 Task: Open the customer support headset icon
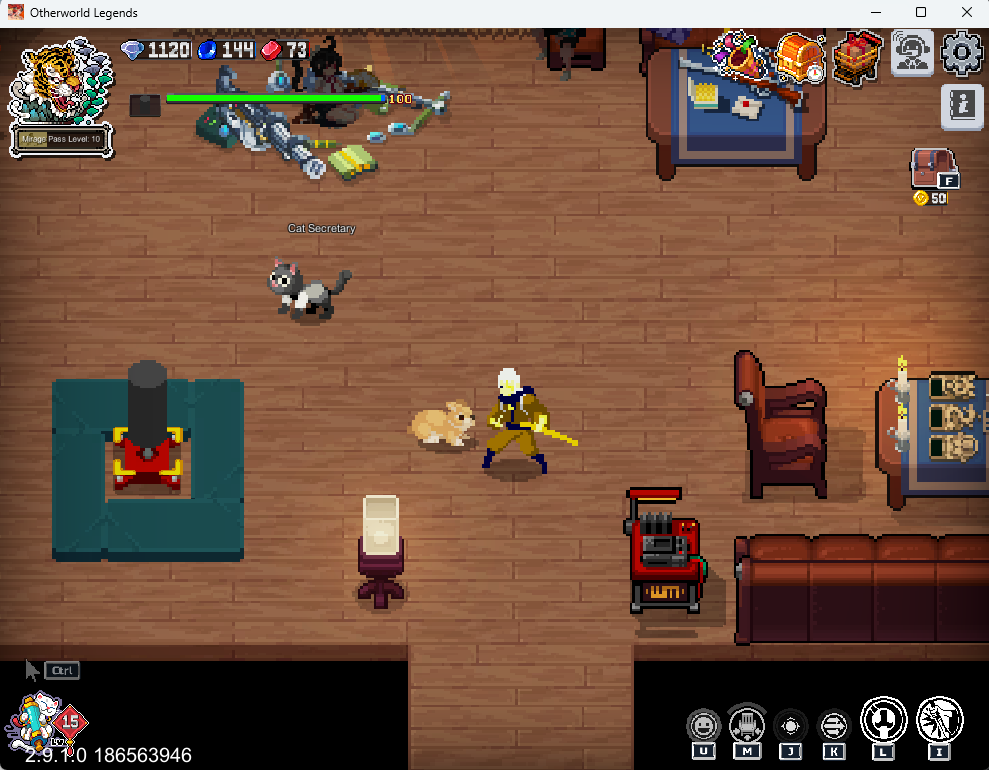tap(912, 53)
